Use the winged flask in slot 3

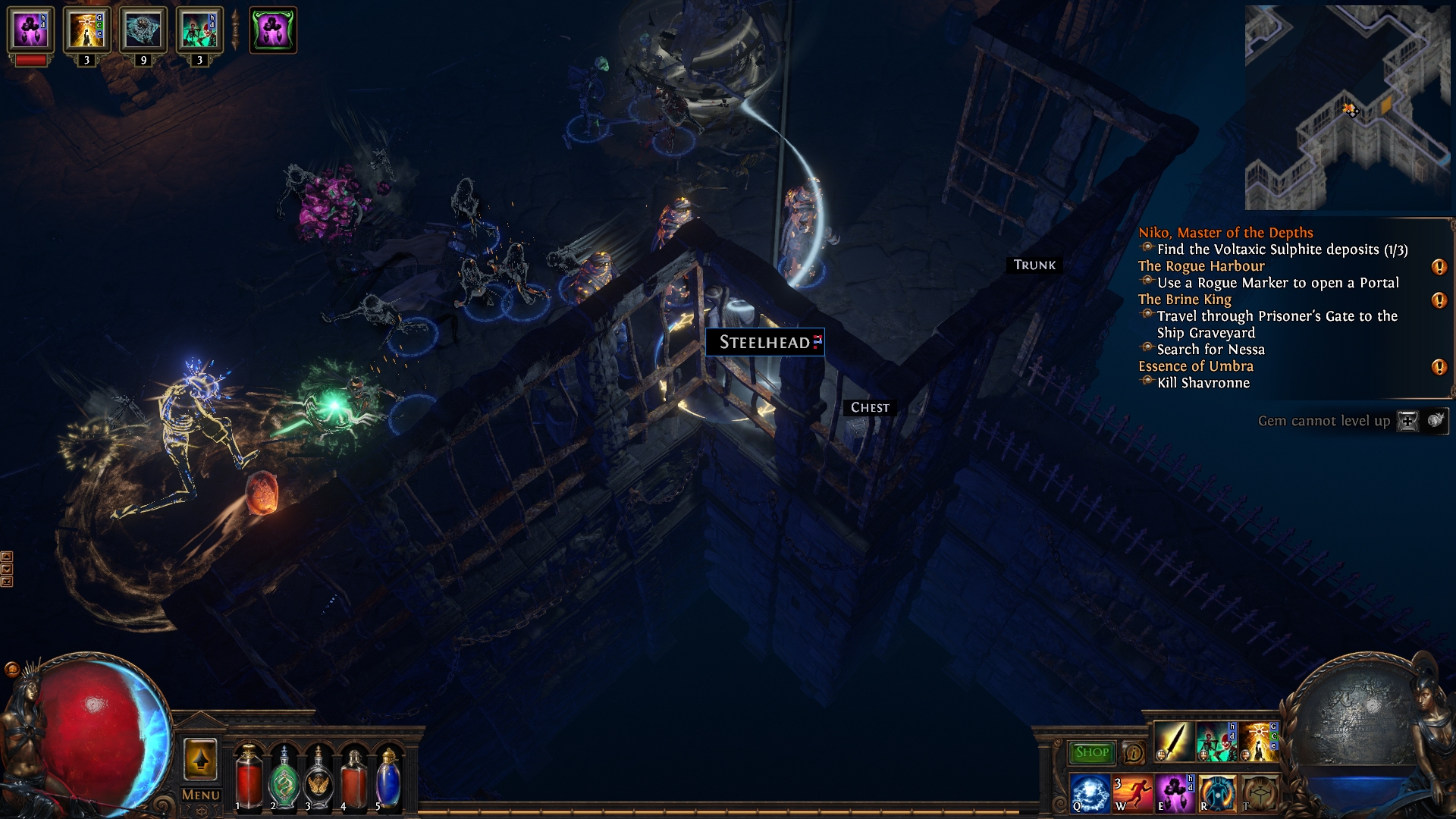(318, 779)
